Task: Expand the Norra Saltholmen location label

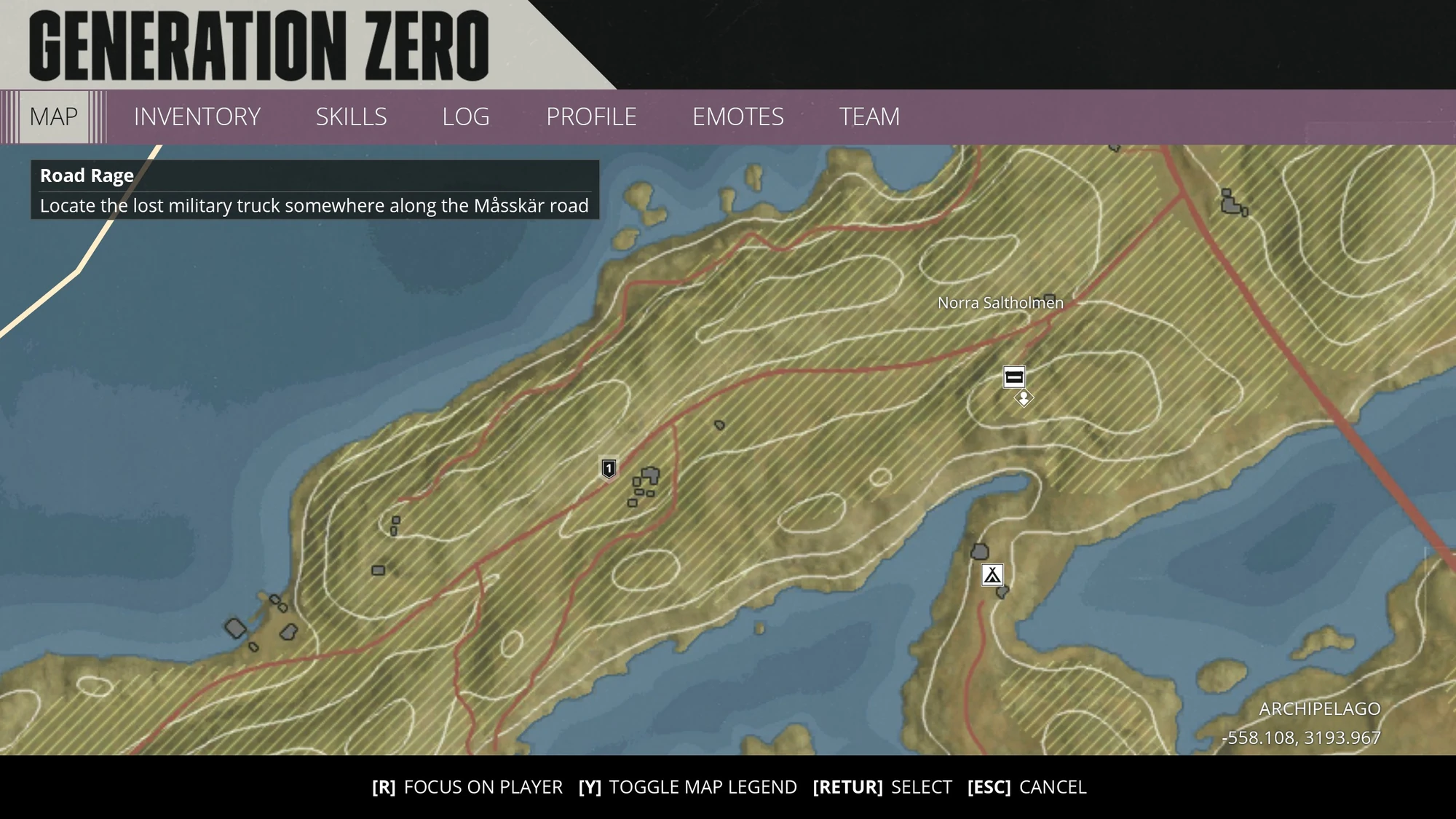Action: (1001, 302)
